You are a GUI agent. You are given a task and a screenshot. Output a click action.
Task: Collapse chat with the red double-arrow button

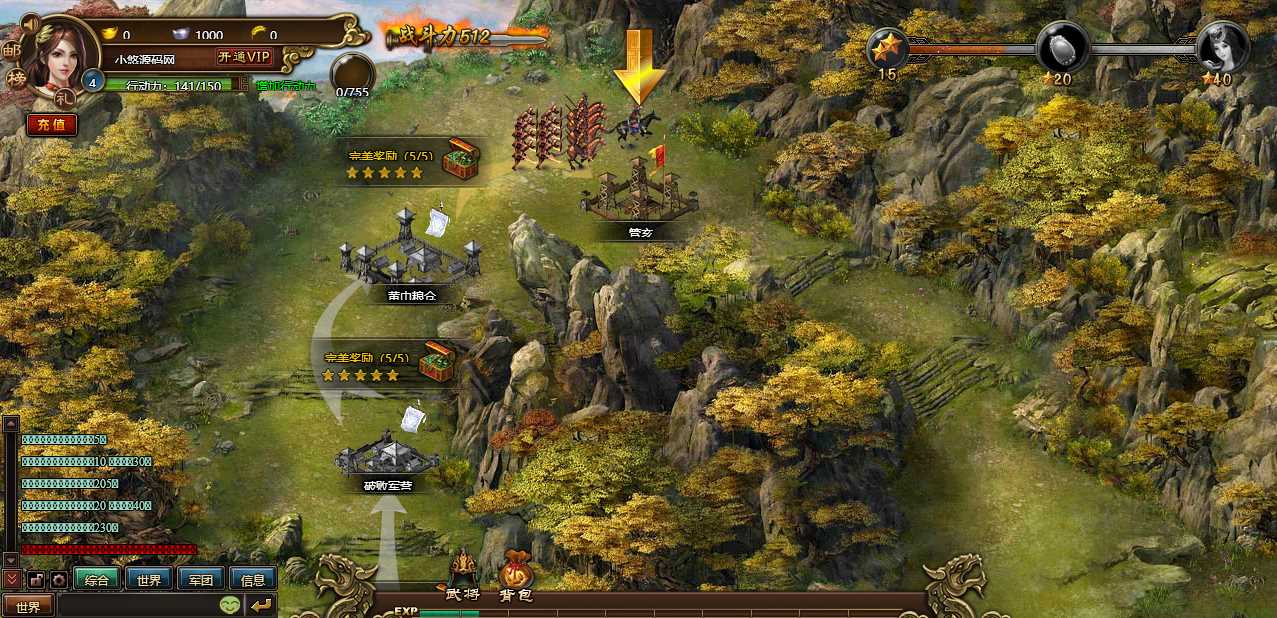pos(11,579)
